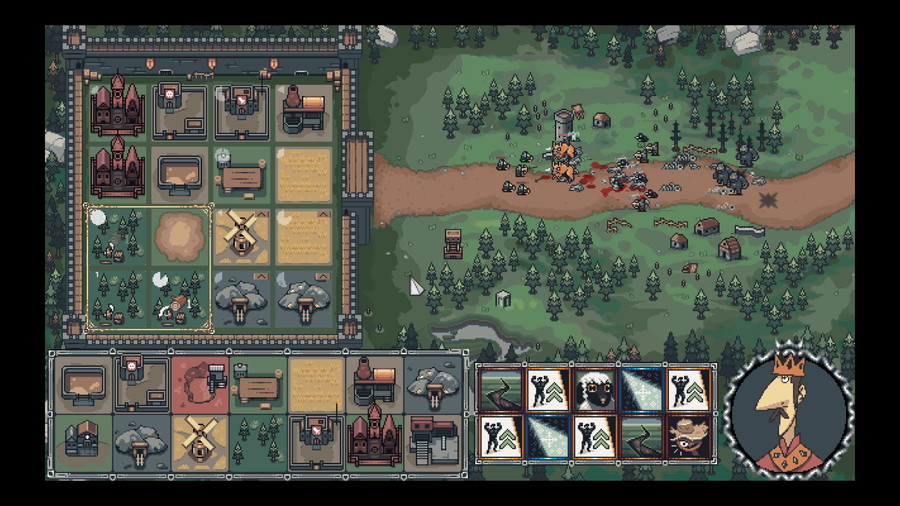Pick the stepped stone building in build bar

(433, 440)
